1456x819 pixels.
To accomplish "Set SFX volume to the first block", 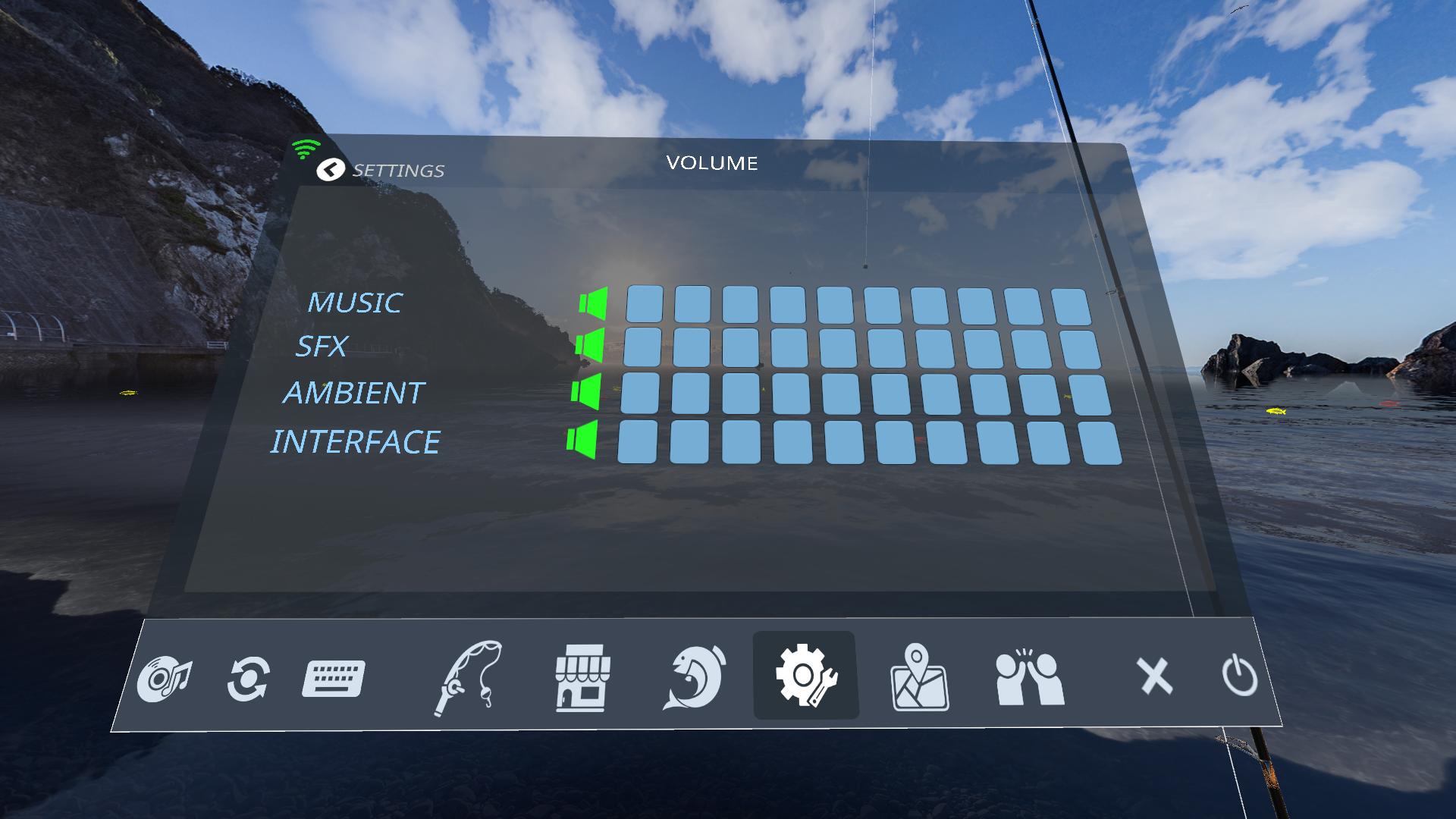I will point(642,347).
